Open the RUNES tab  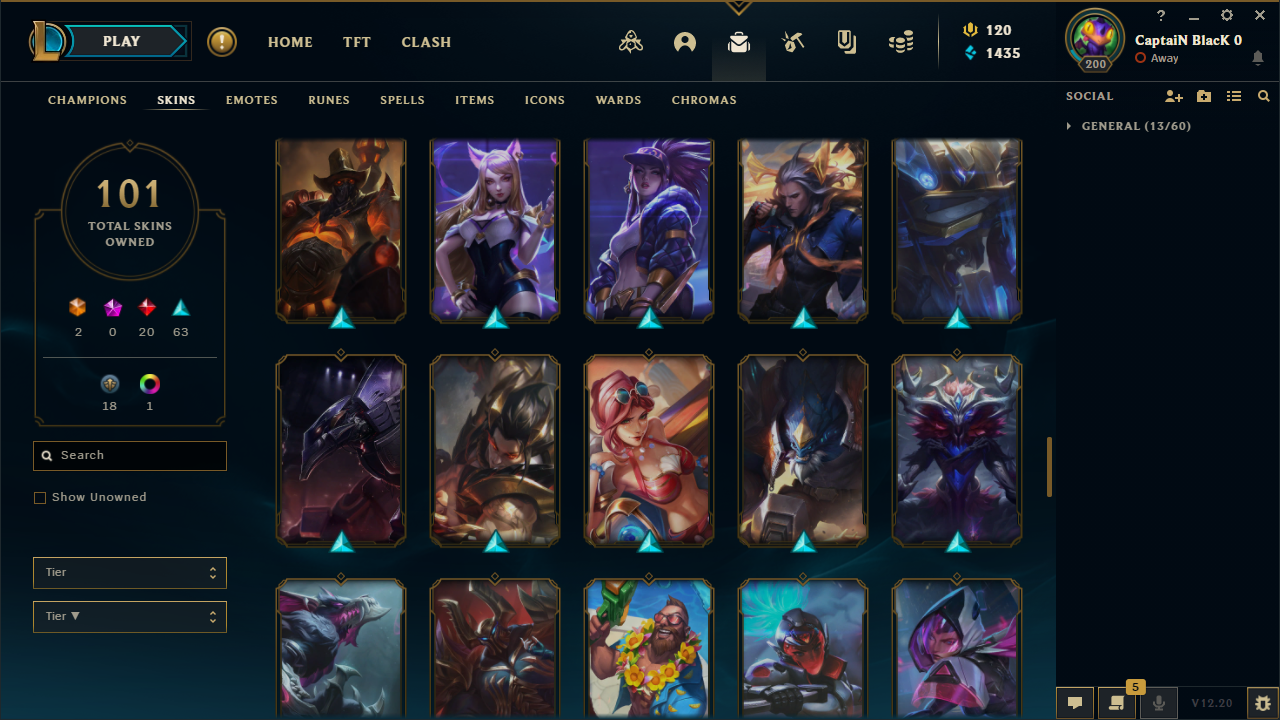(x=329, y=100)
